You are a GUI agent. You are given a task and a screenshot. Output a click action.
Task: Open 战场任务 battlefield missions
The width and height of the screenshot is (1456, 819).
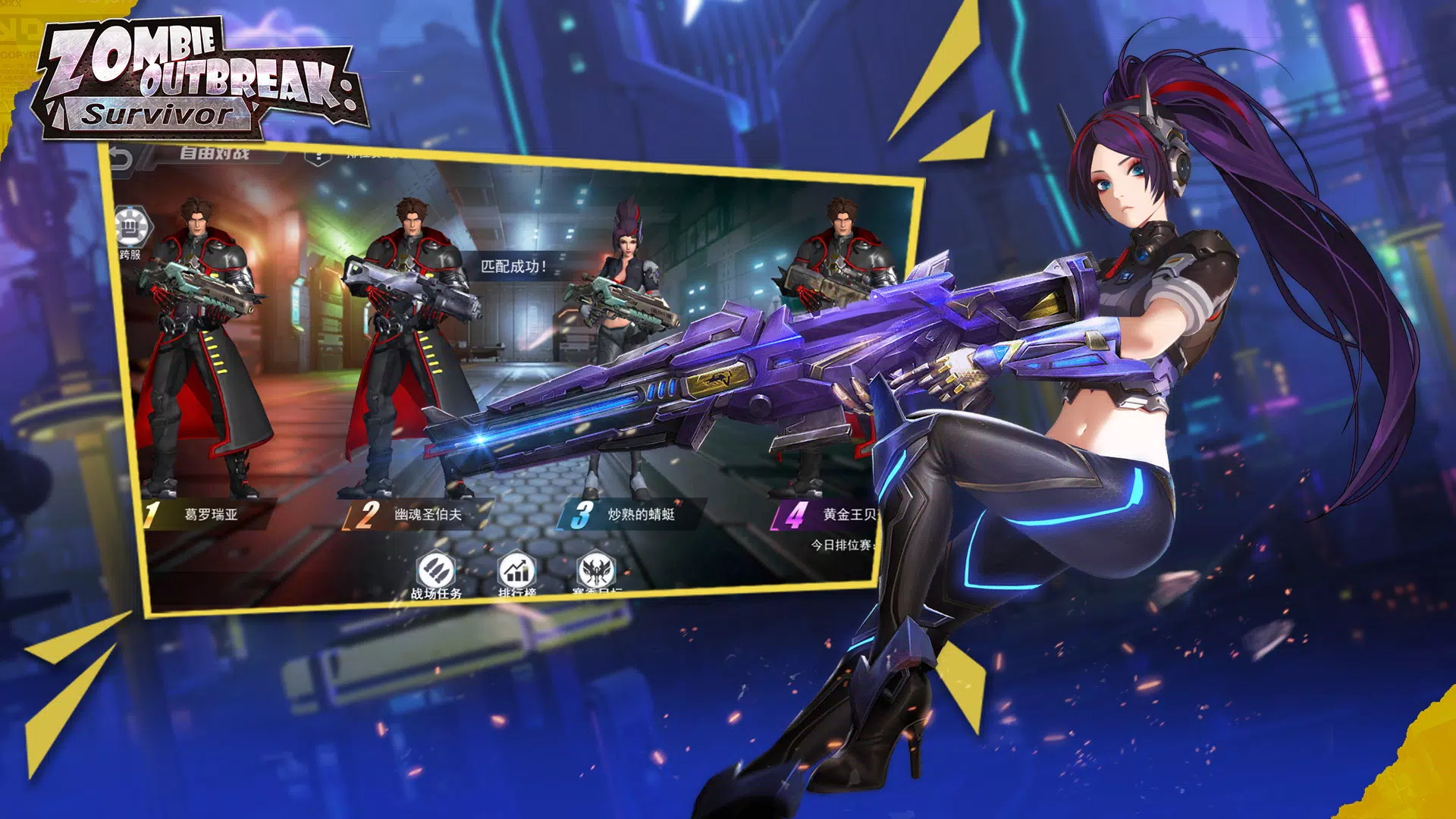click(x=436, y=570)
